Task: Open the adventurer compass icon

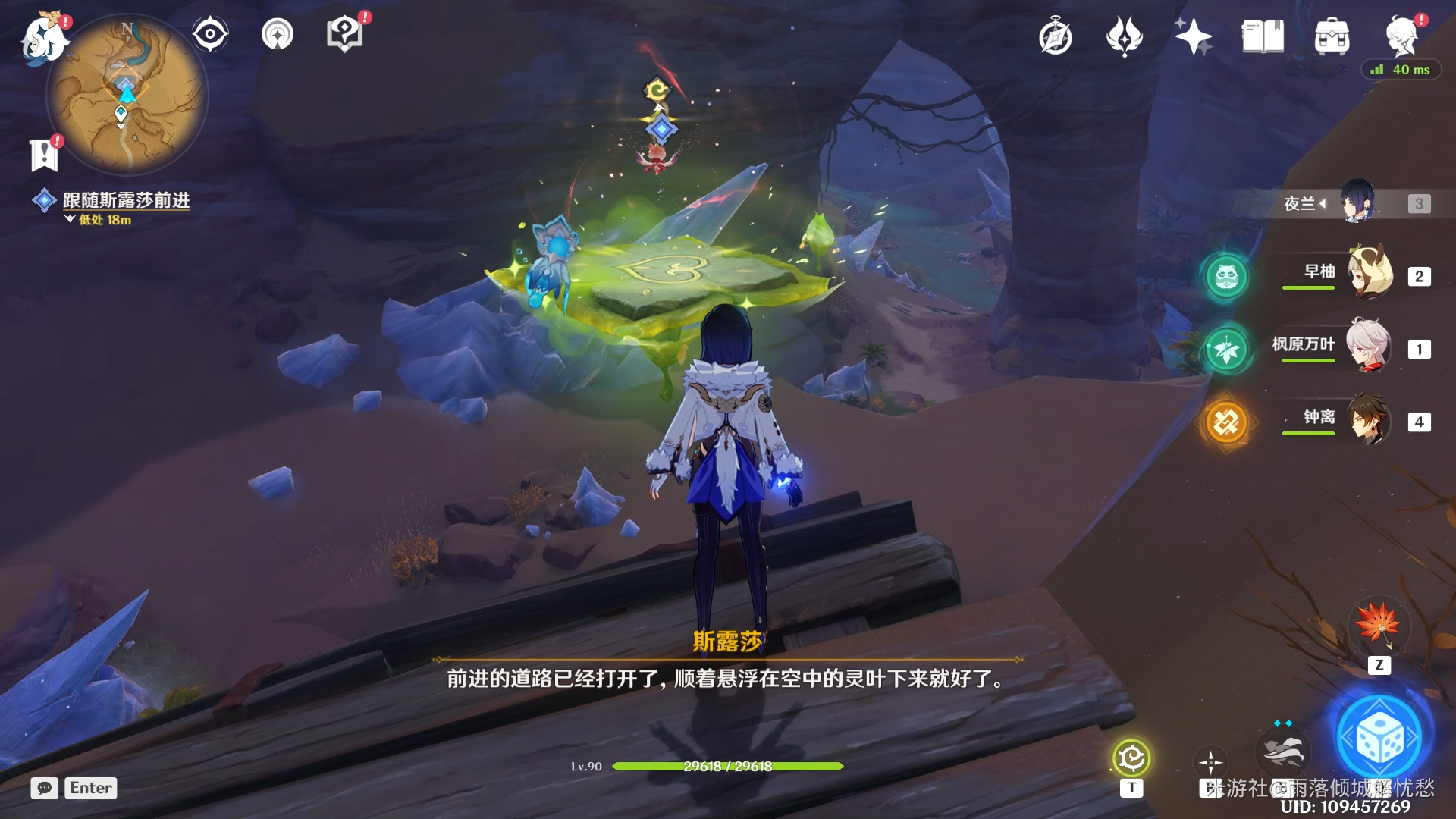Action: pyautogui.click(x=1055, y=36)
